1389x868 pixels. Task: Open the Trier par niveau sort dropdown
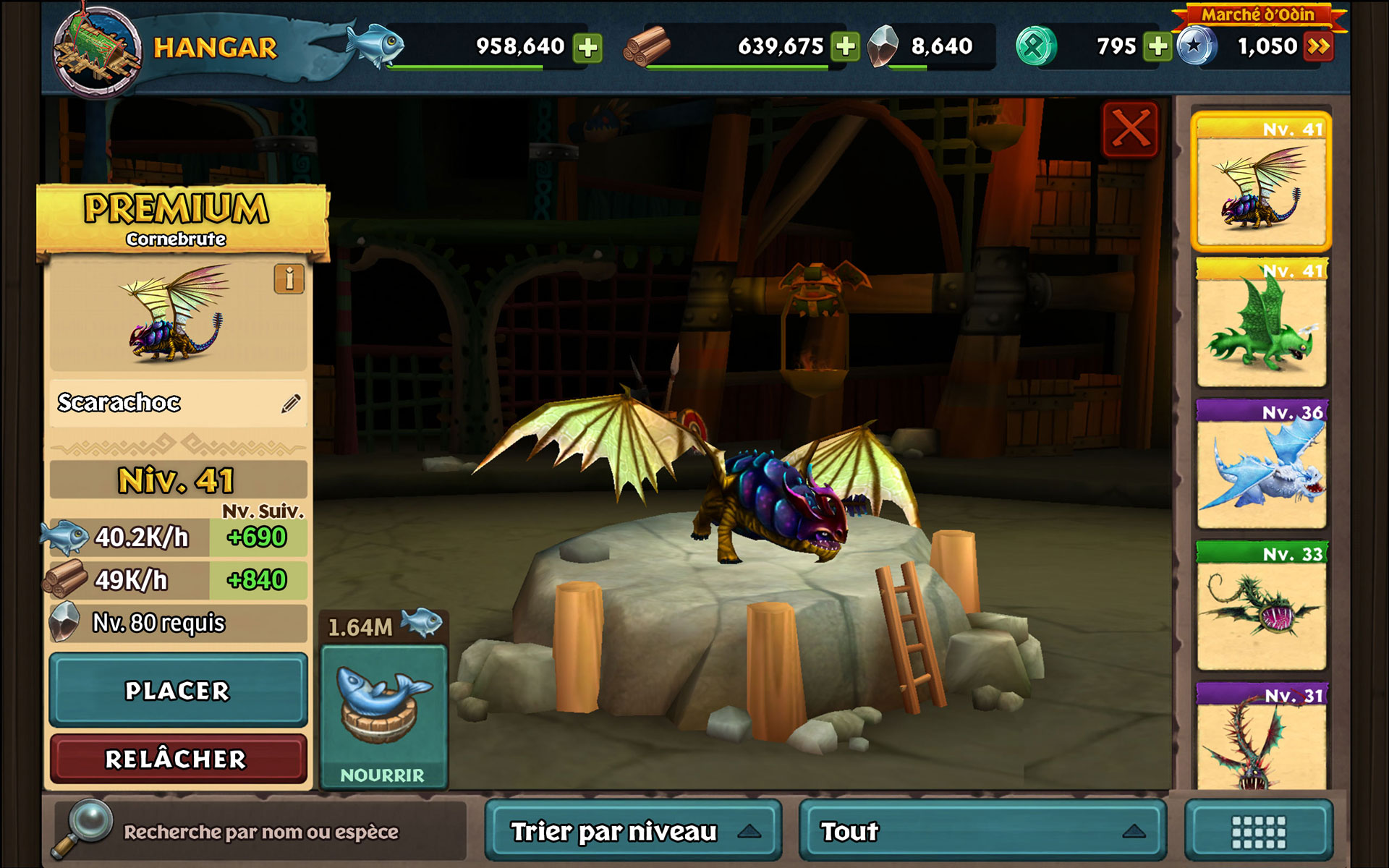tap(633, 831)
